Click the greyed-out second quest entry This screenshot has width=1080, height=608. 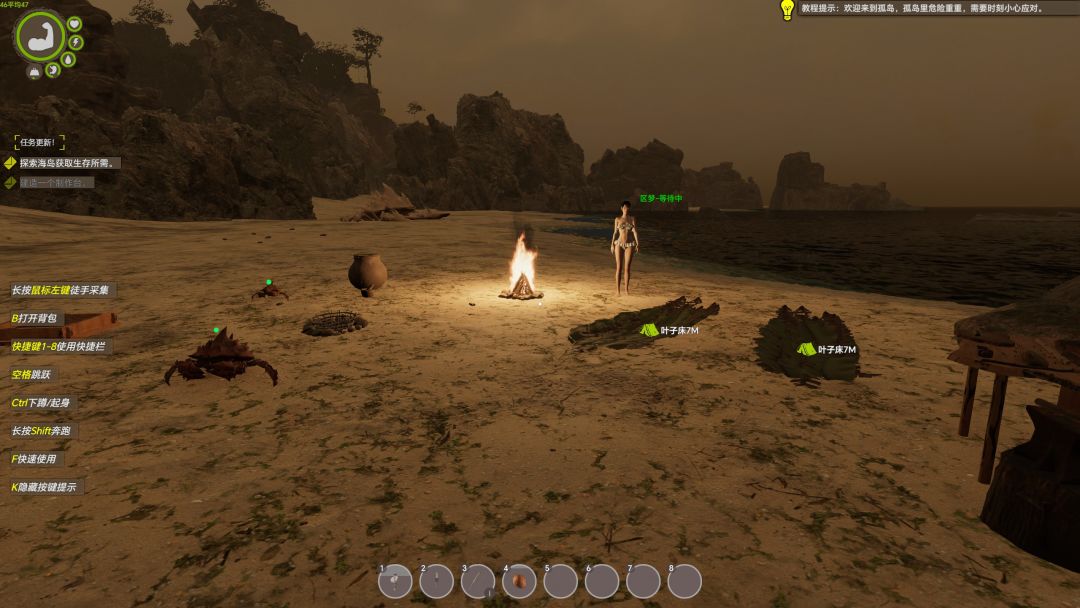[56, 183]
